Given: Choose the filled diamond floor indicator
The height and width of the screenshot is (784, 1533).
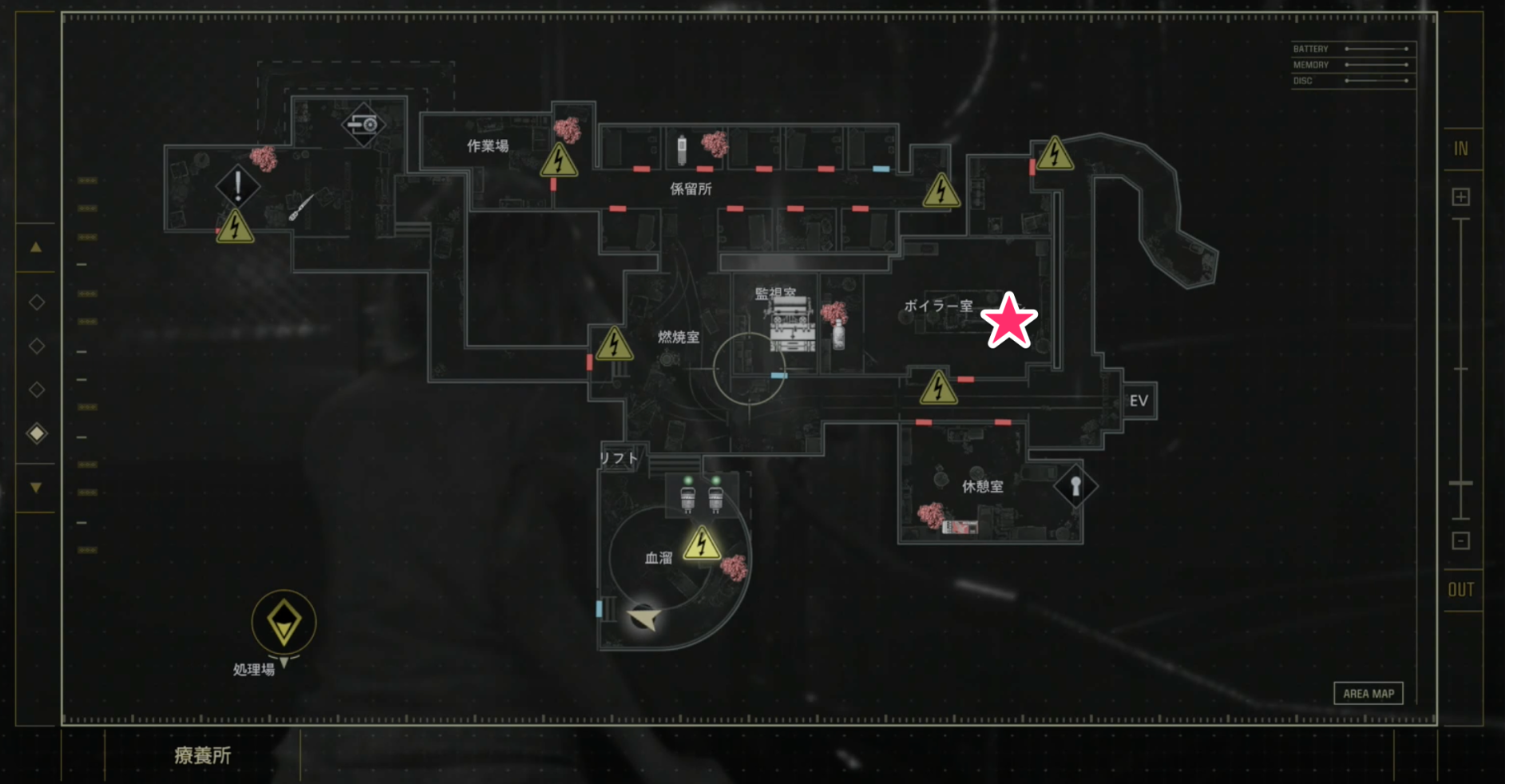Looking at the screenshot, I should point(37,434).
